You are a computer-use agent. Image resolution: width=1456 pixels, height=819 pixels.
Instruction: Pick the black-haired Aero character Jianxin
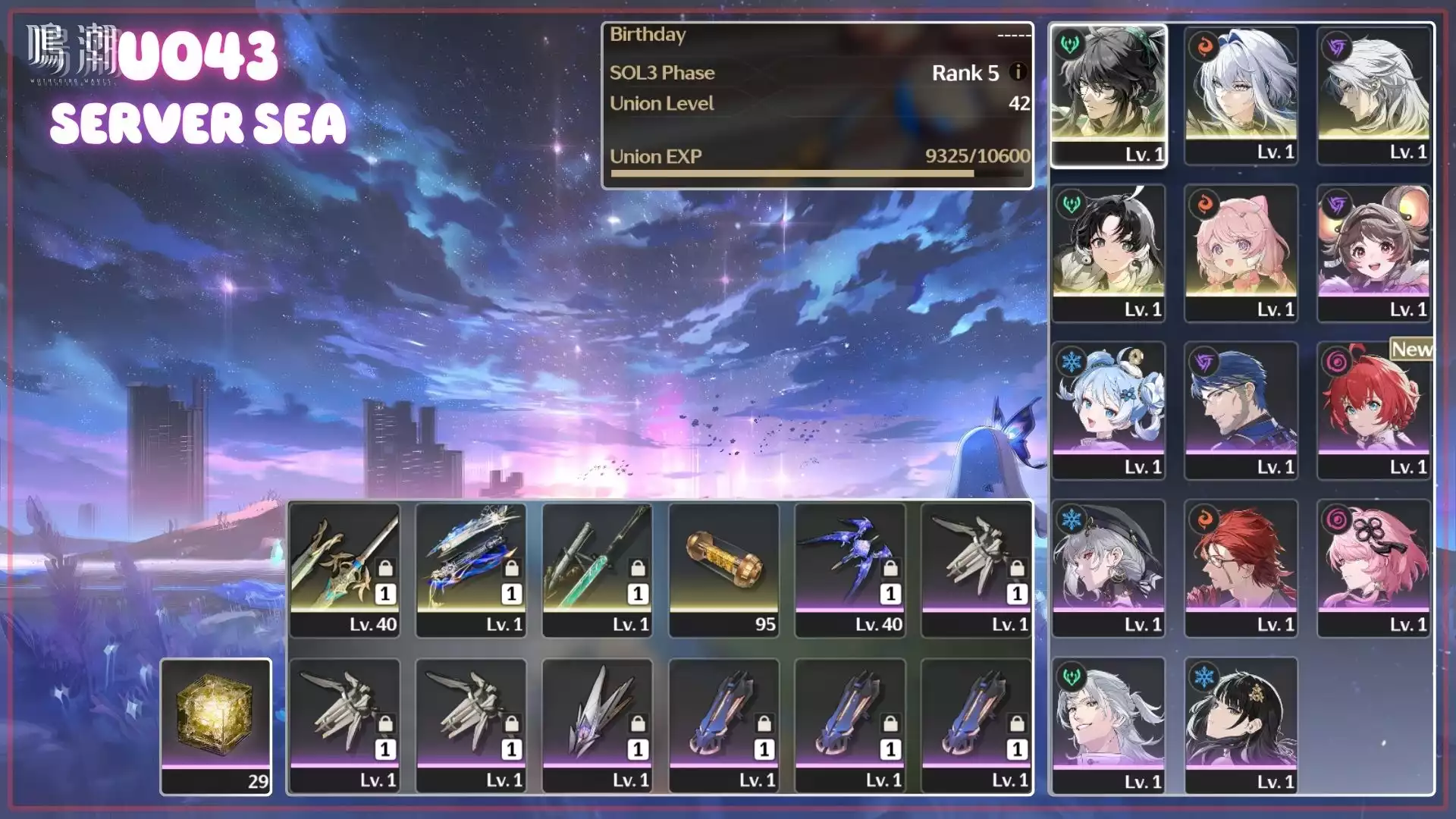coord(1108,253)
